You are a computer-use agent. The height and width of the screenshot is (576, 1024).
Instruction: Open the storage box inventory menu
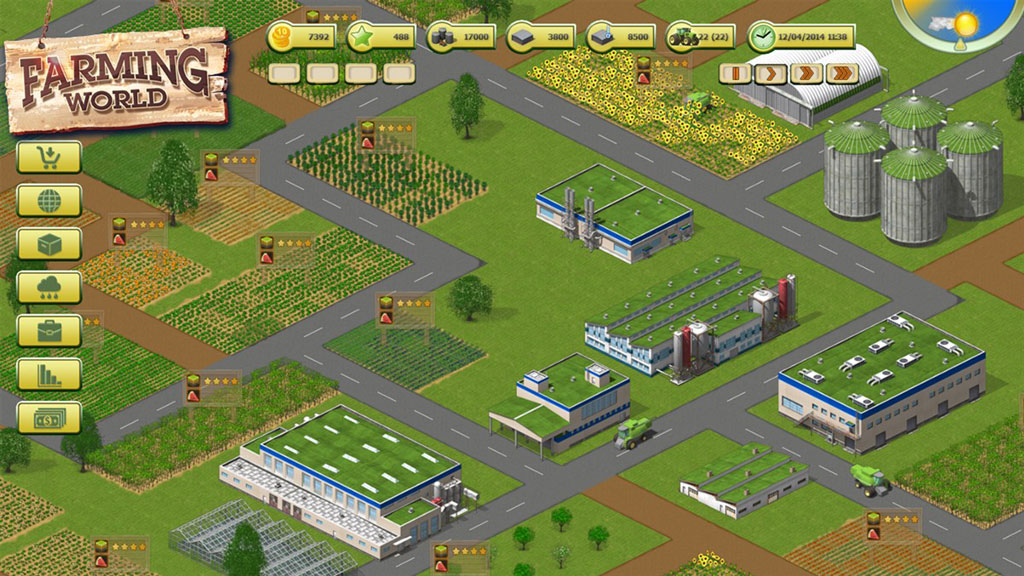pos(49,244)
